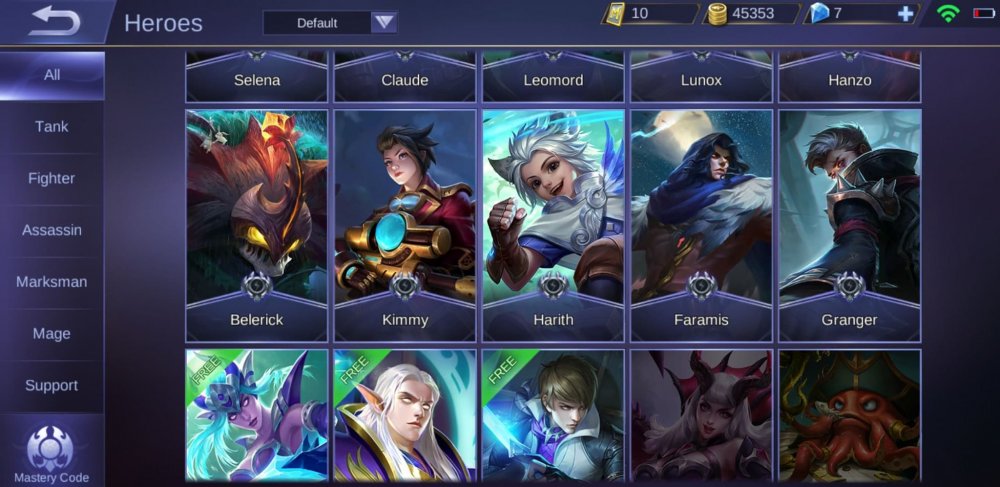The width and height of the screenshot is (1000, 487).
Task: Select the octopus pirate hero card
Action: (849, 415)
